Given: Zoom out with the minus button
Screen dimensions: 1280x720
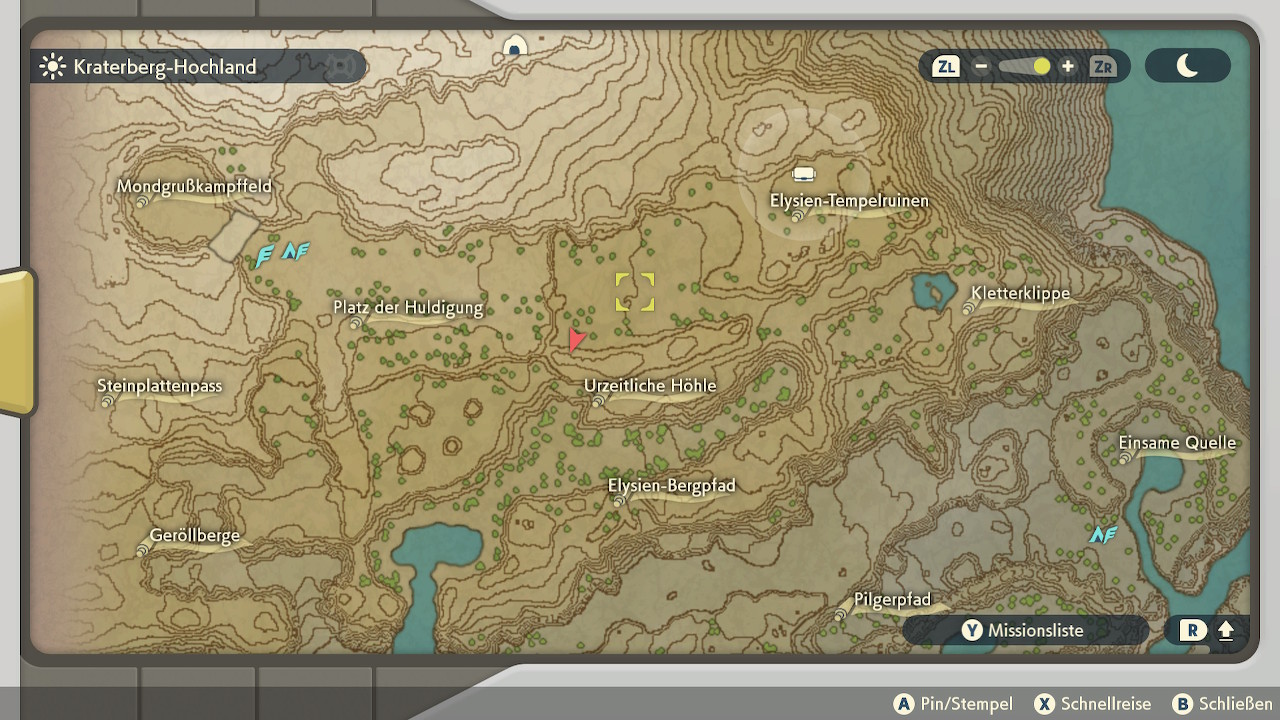Looking at the screenshot, I should coord(981,67).
